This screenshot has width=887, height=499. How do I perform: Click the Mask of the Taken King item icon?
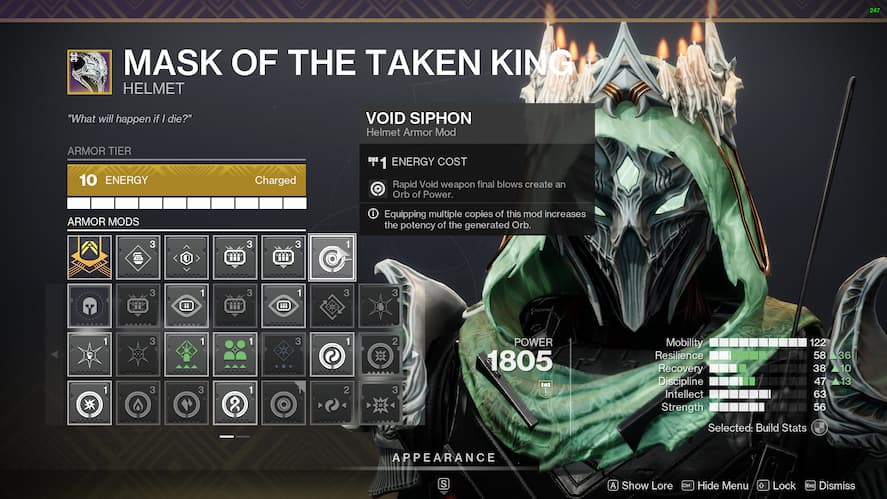coord(89,71)
